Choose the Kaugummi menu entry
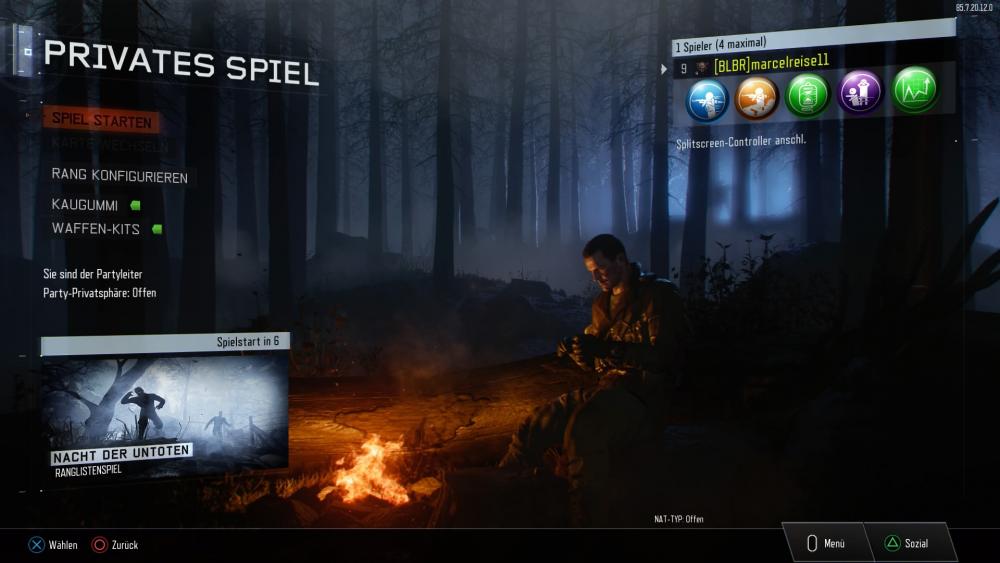This screenshot has width=1000, height=563. coord(85,205)
